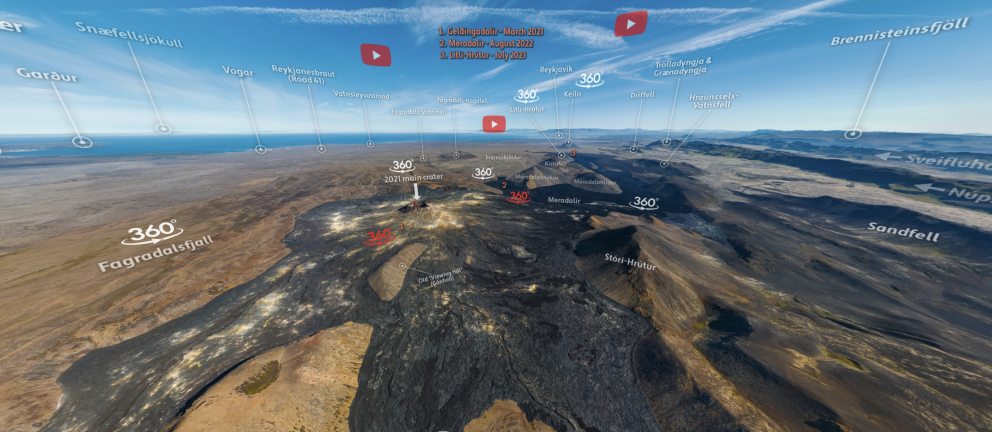The width and height of the screenshot is (992, 432).
Task: Enter the 2021 main crater 360 view
Action: [402, 165]
